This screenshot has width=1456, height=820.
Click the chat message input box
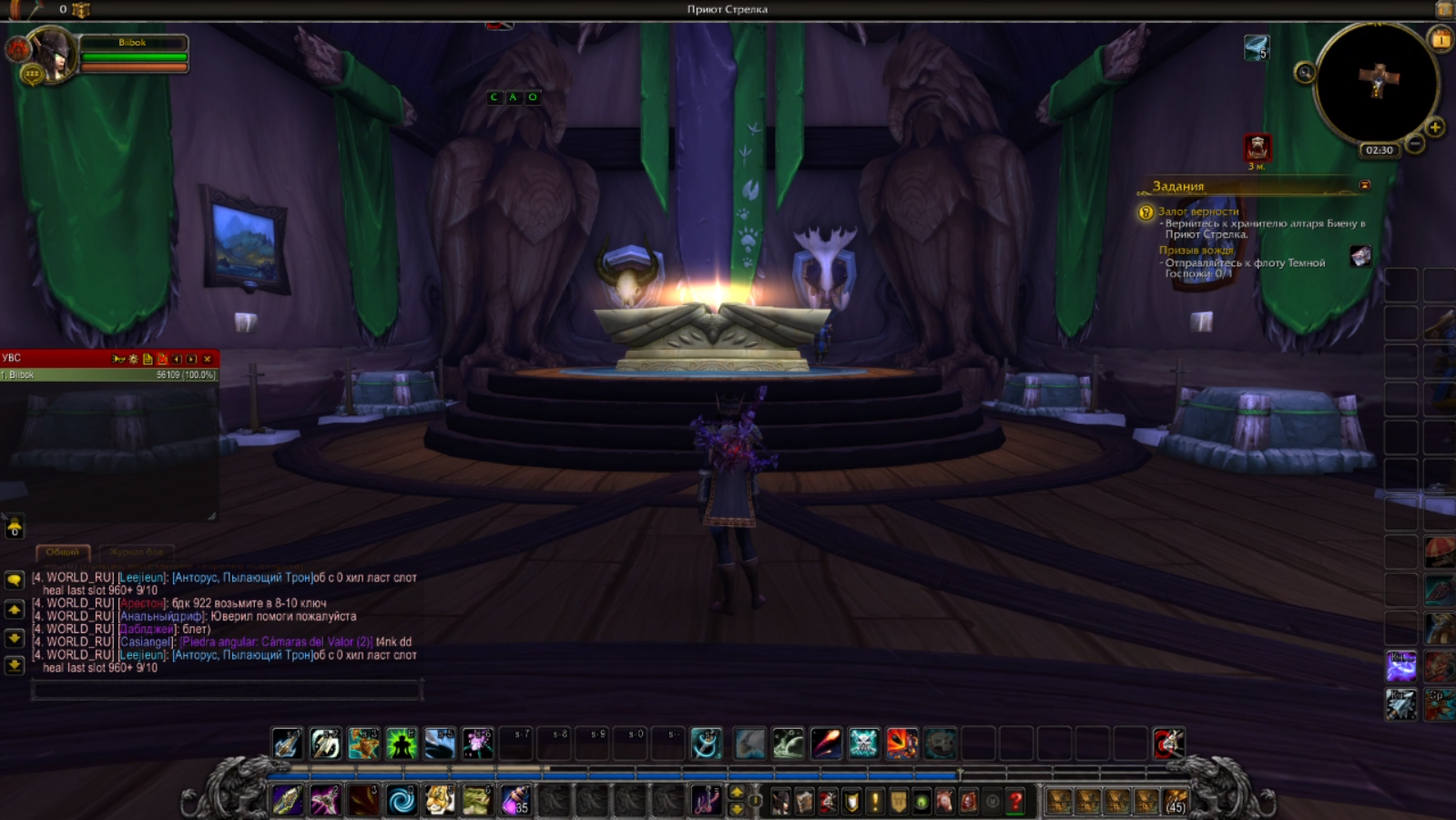pos(226,692)
